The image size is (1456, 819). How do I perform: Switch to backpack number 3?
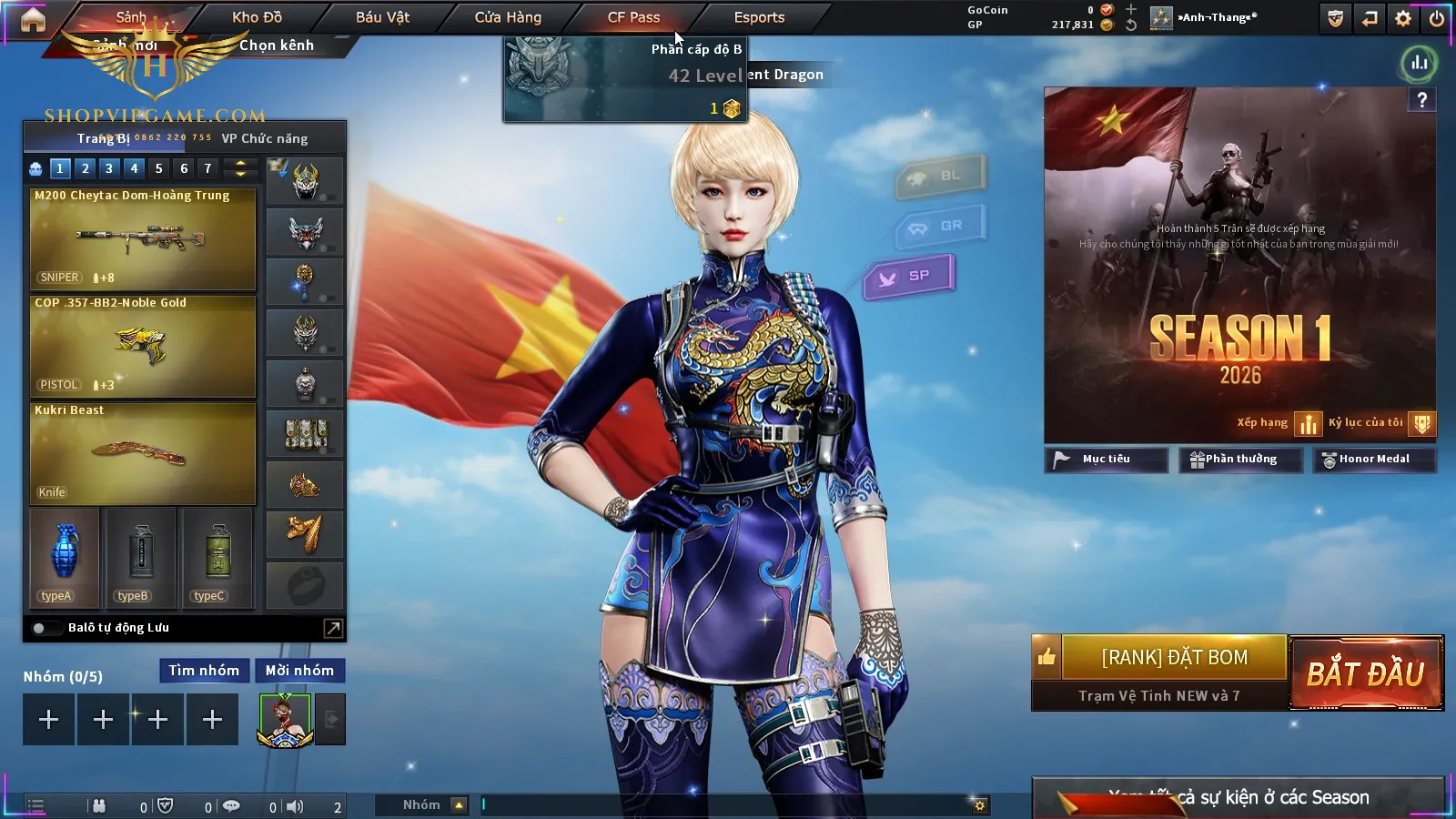(109, 168)
